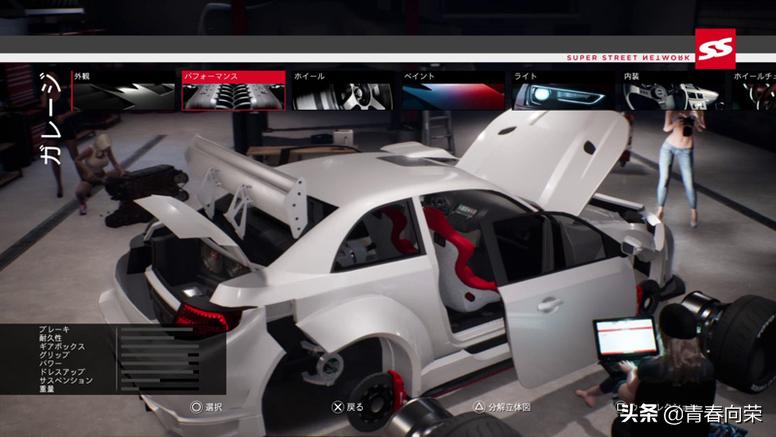Switch to the ホイール (Wheels) category

(340, 90)
